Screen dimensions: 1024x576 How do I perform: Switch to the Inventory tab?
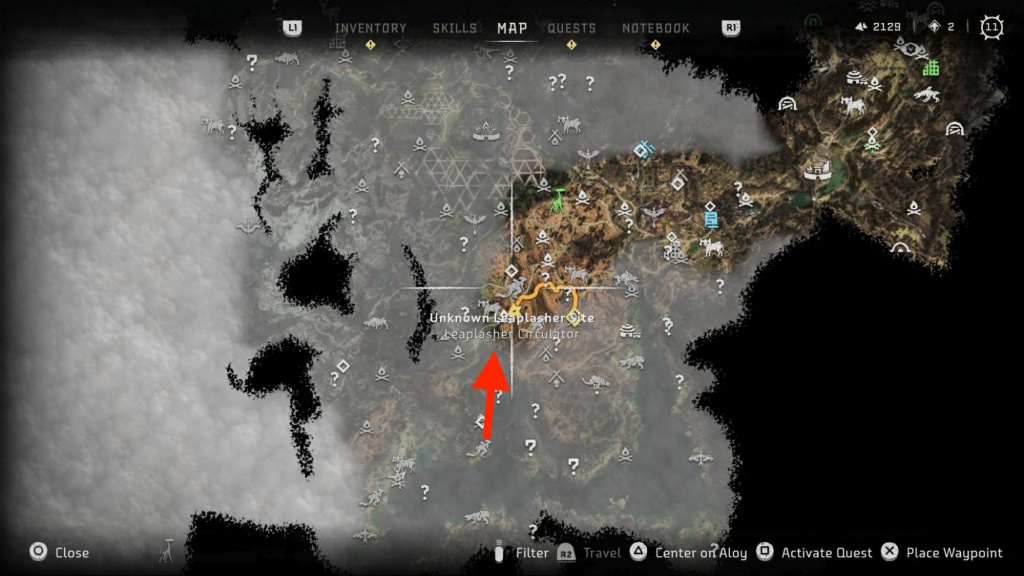click(370, 28)
